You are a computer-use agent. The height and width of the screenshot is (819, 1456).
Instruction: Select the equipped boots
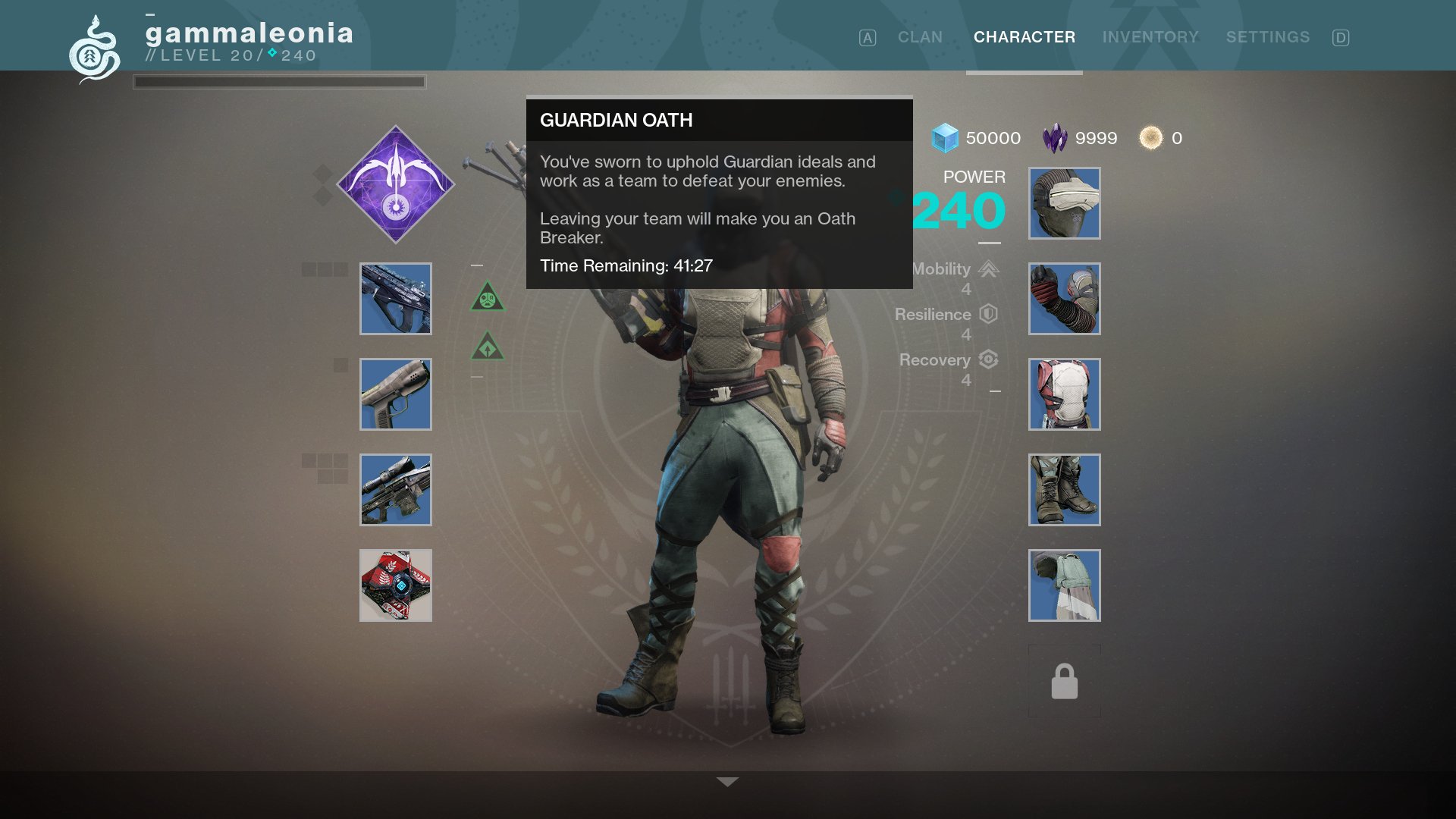coord(1064,490)
